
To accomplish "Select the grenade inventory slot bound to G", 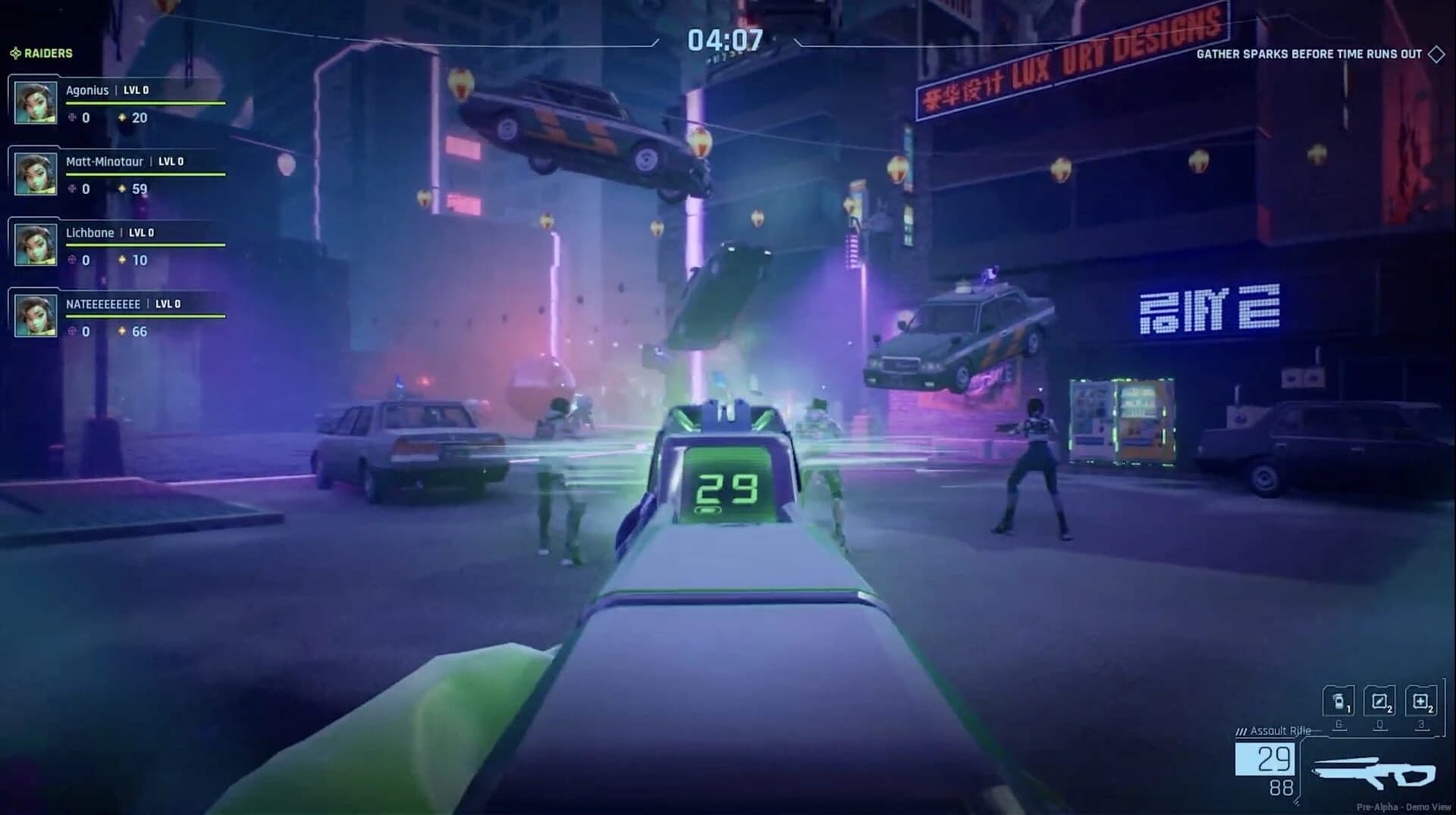I will 1339,701.
